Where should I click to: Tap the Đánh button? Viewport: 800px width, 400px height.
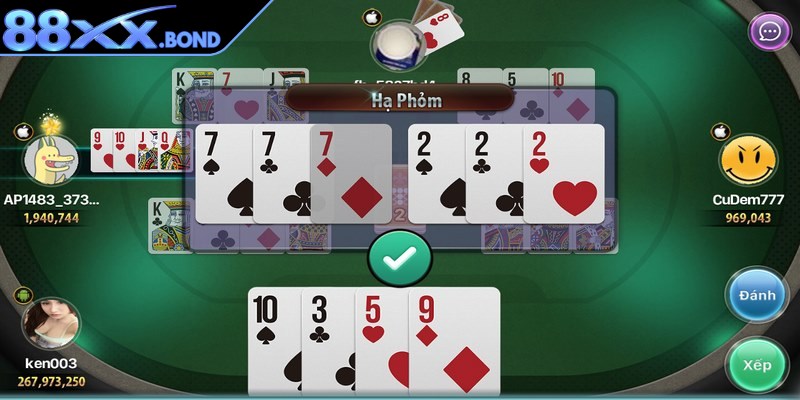pos(757,295)
